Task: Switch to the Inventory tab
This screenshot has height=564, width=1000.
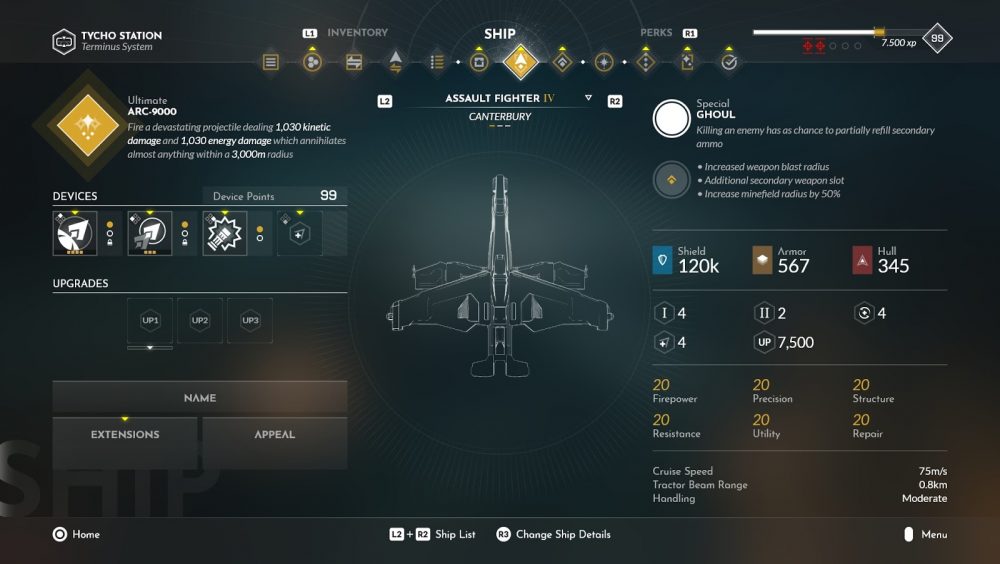Action: pos(357,33)
